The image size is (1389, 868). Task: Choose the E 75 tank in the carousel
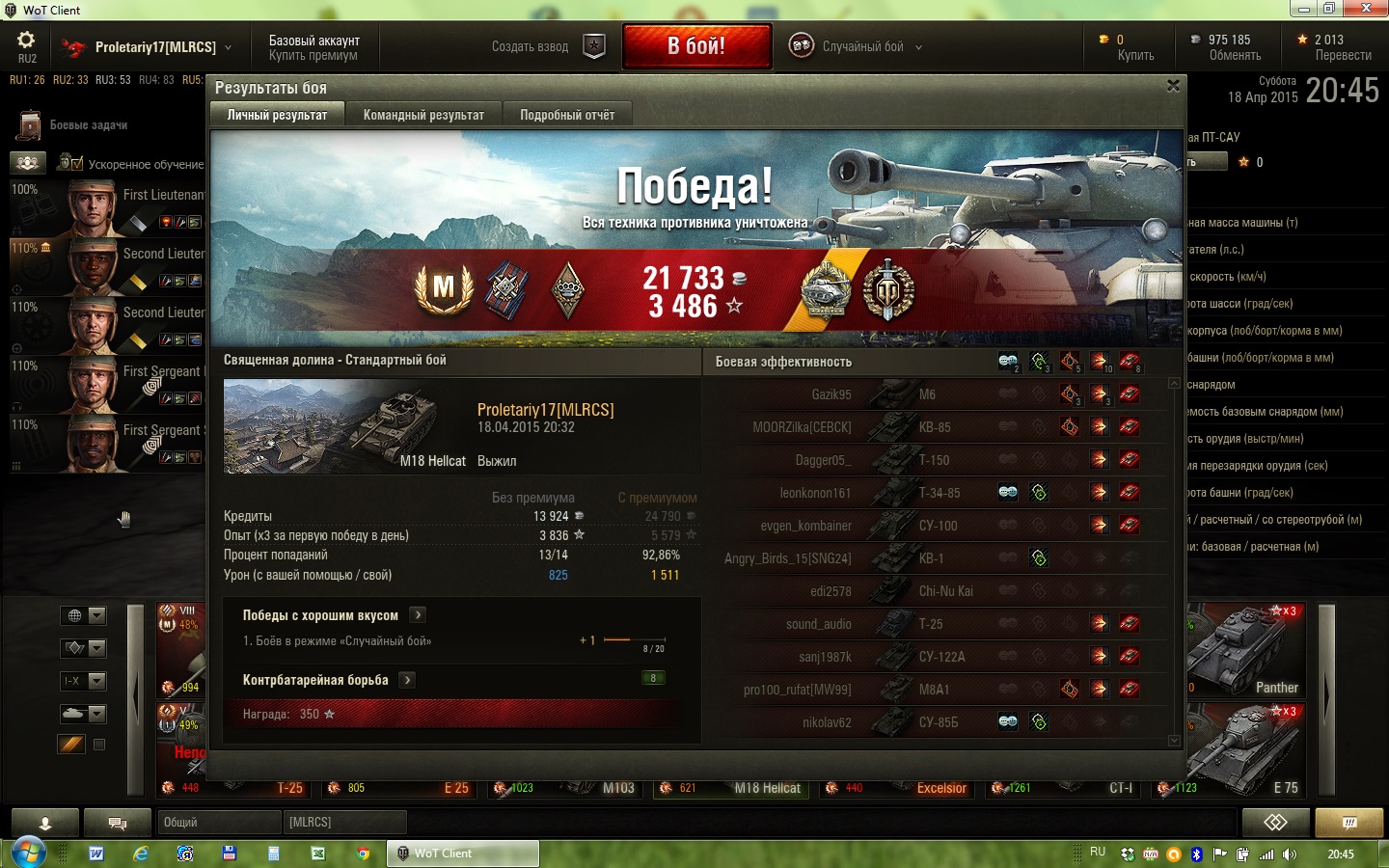point(1247,750)
